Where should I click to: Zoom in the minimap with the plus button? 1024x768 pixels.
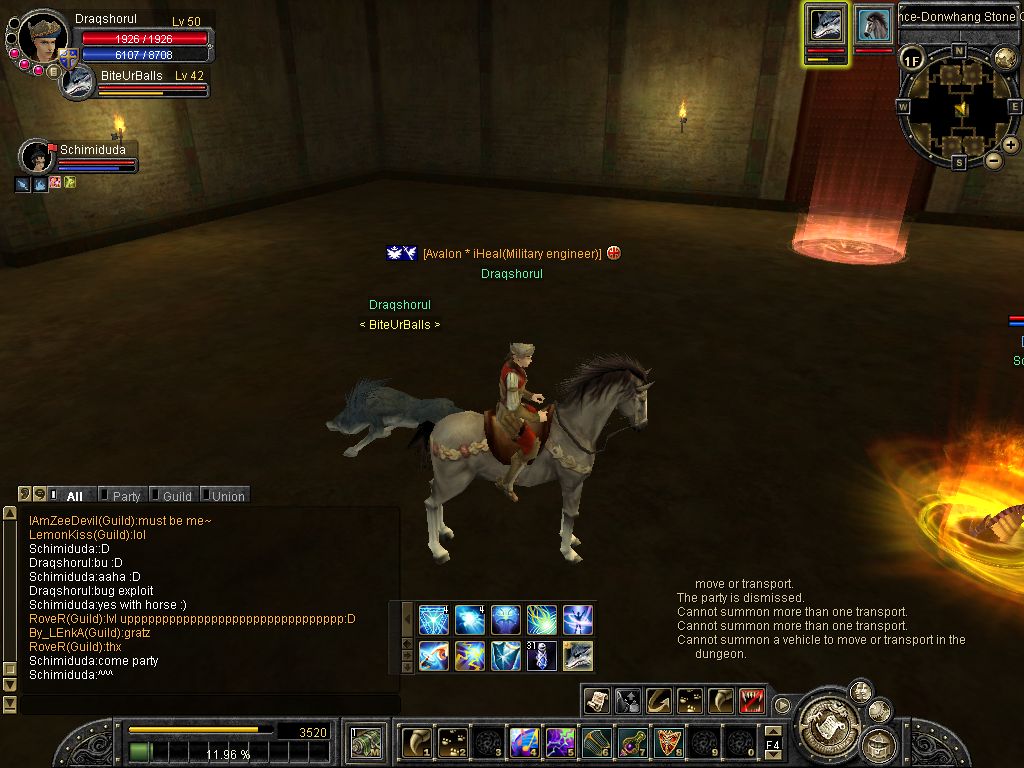point(1011,145)
